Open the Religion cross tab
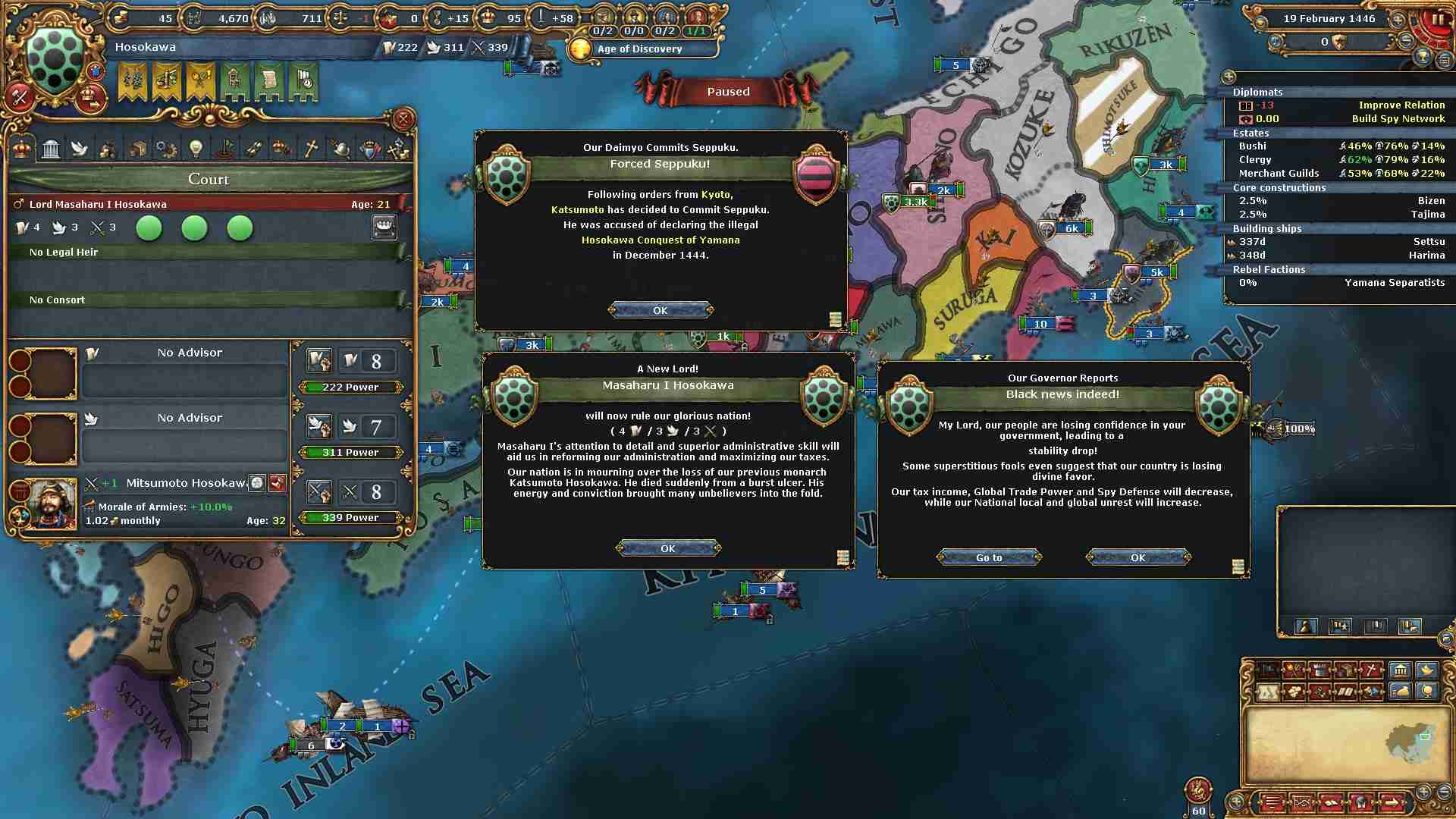Viewport: 1456px width, 819px height. click(310, 149)
